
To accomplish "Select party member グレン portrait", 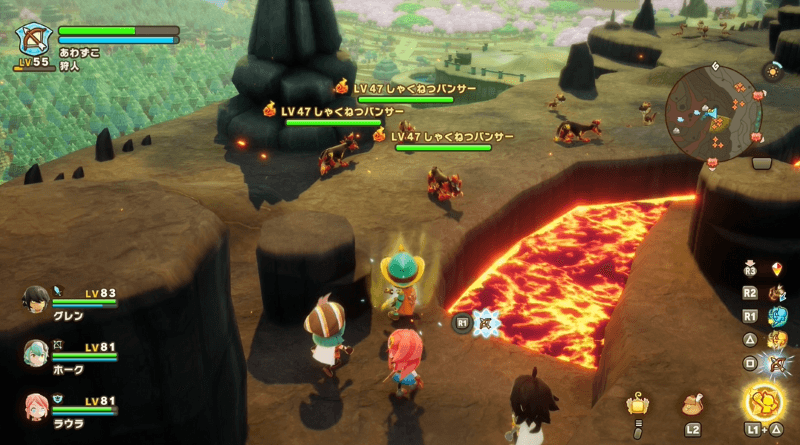I will (36, 298).
